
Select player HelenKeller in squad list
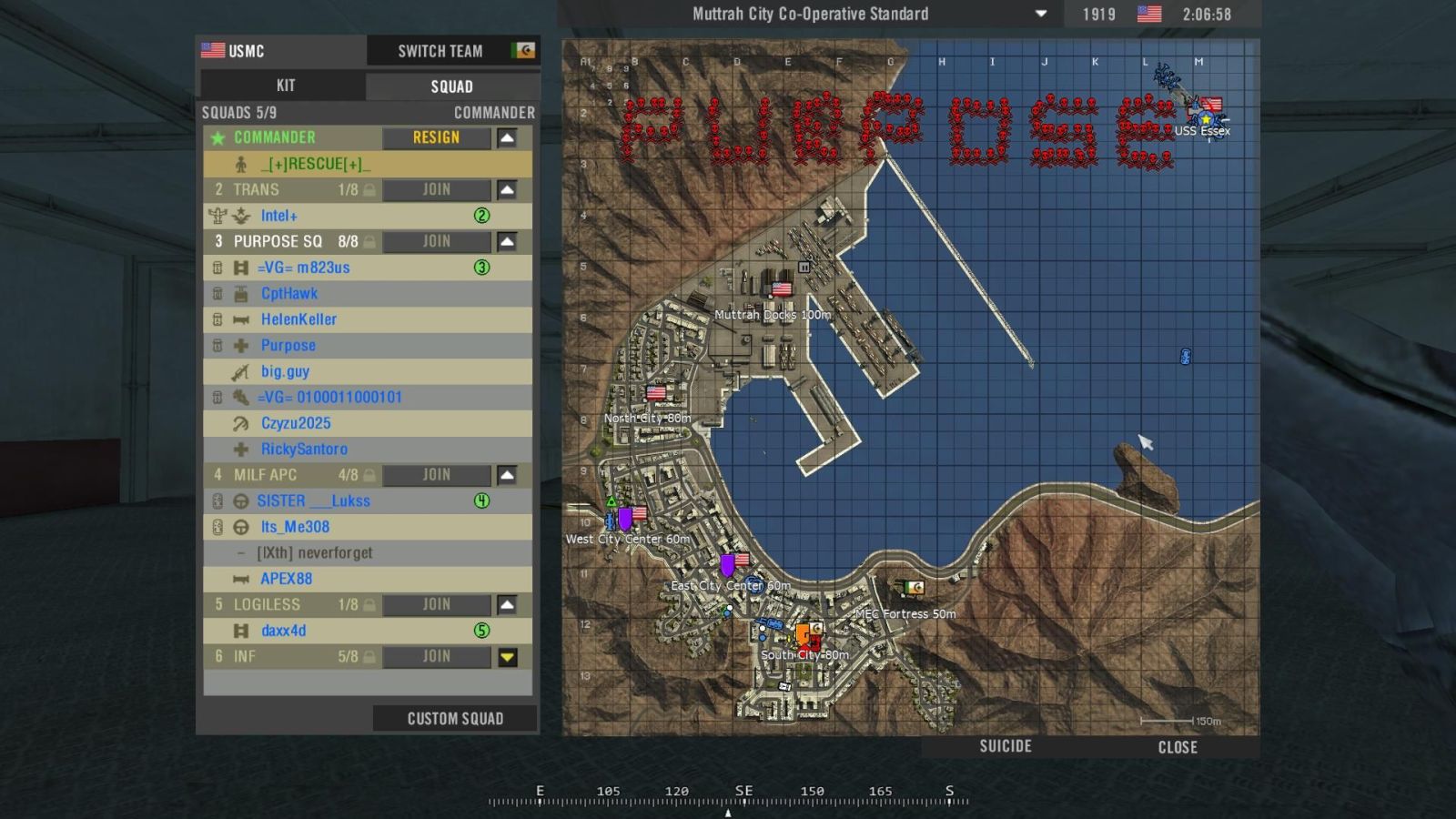[x=298, y=319]
